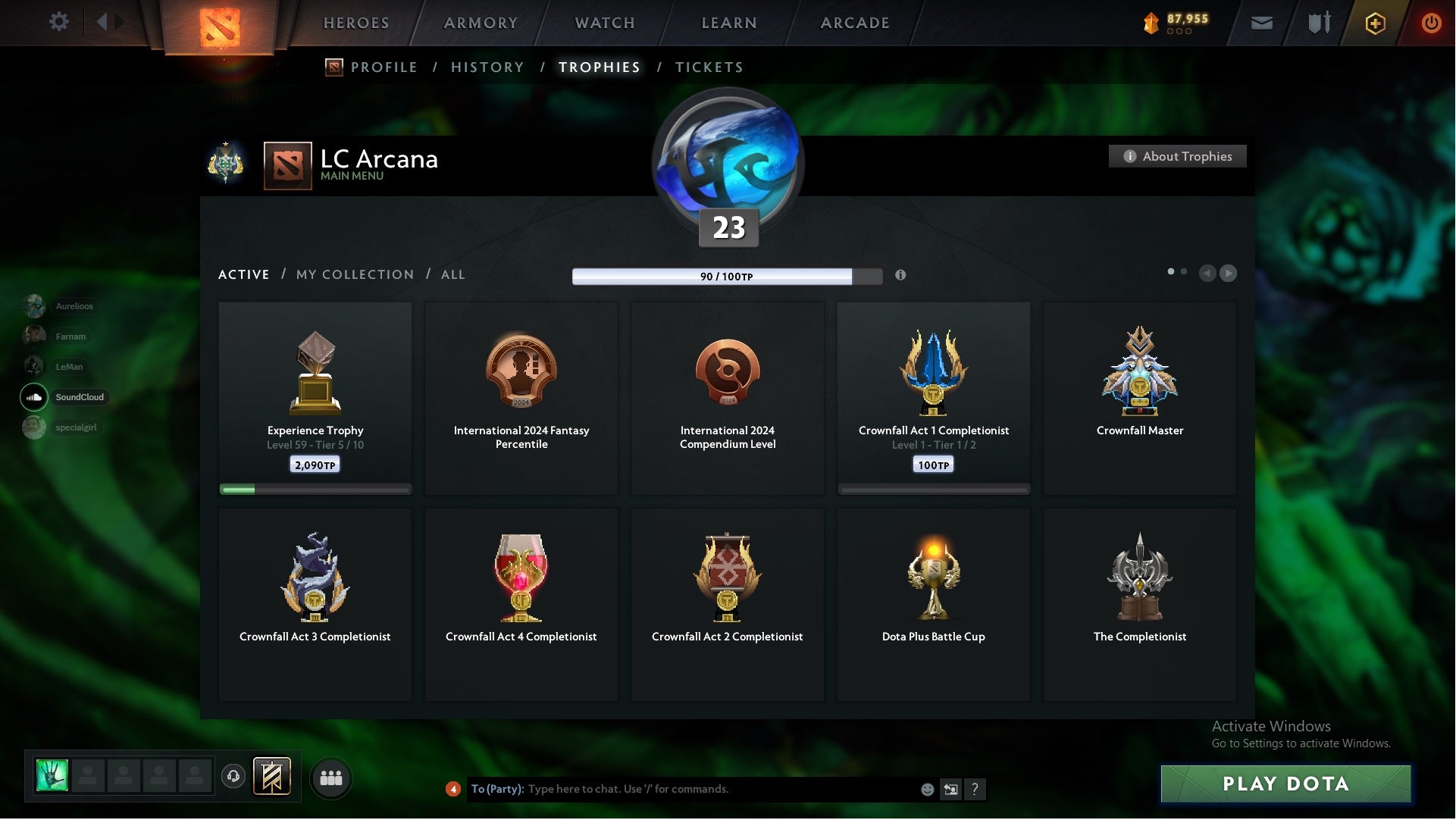Click the flag banner icon near party slots
Image resolution: width=1456 pixels, height=820 pixels.
pyautogui.click(x=273, y=777)
